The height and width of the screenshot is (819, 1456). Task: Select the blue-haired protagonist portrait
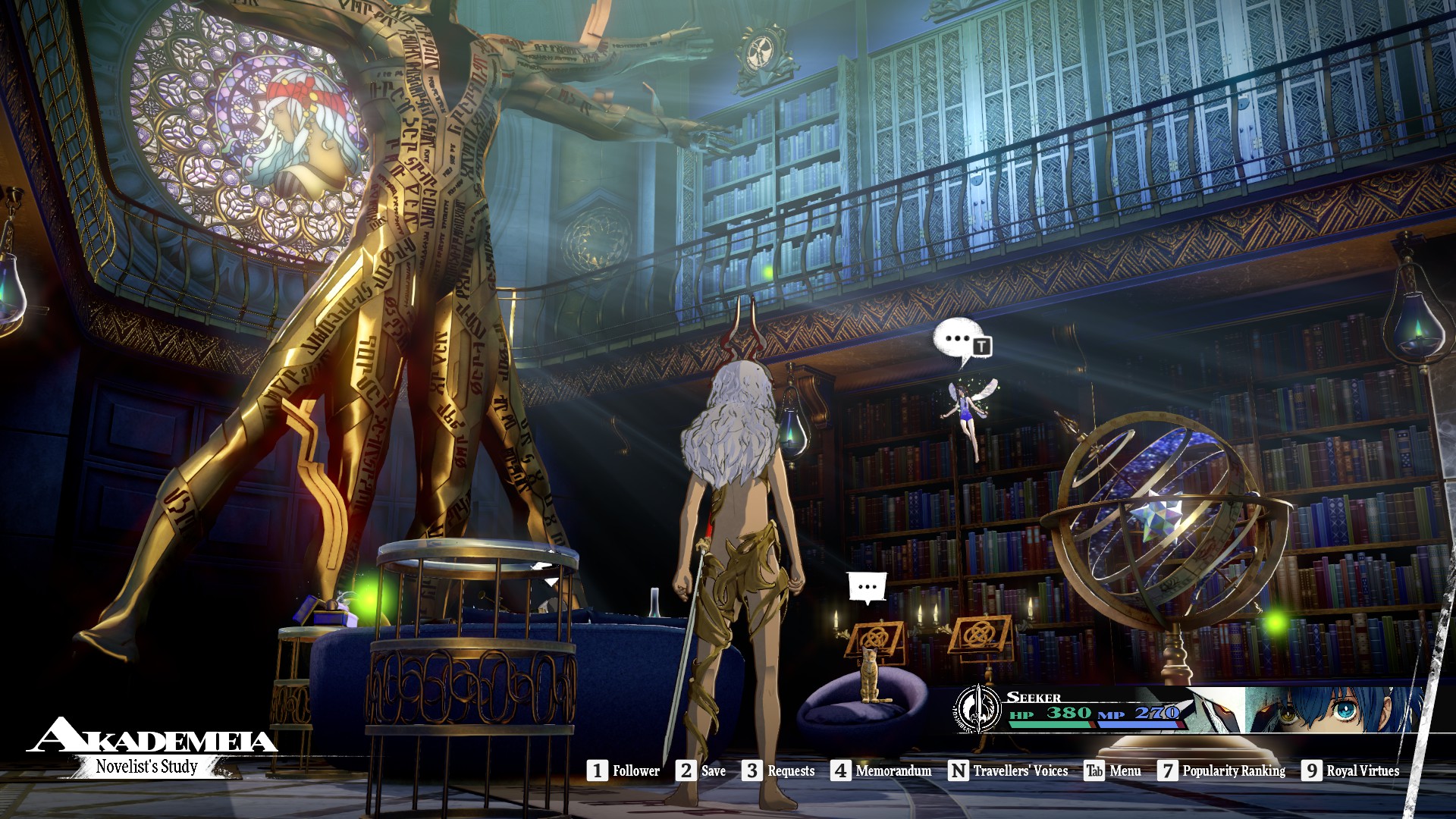1335,710
